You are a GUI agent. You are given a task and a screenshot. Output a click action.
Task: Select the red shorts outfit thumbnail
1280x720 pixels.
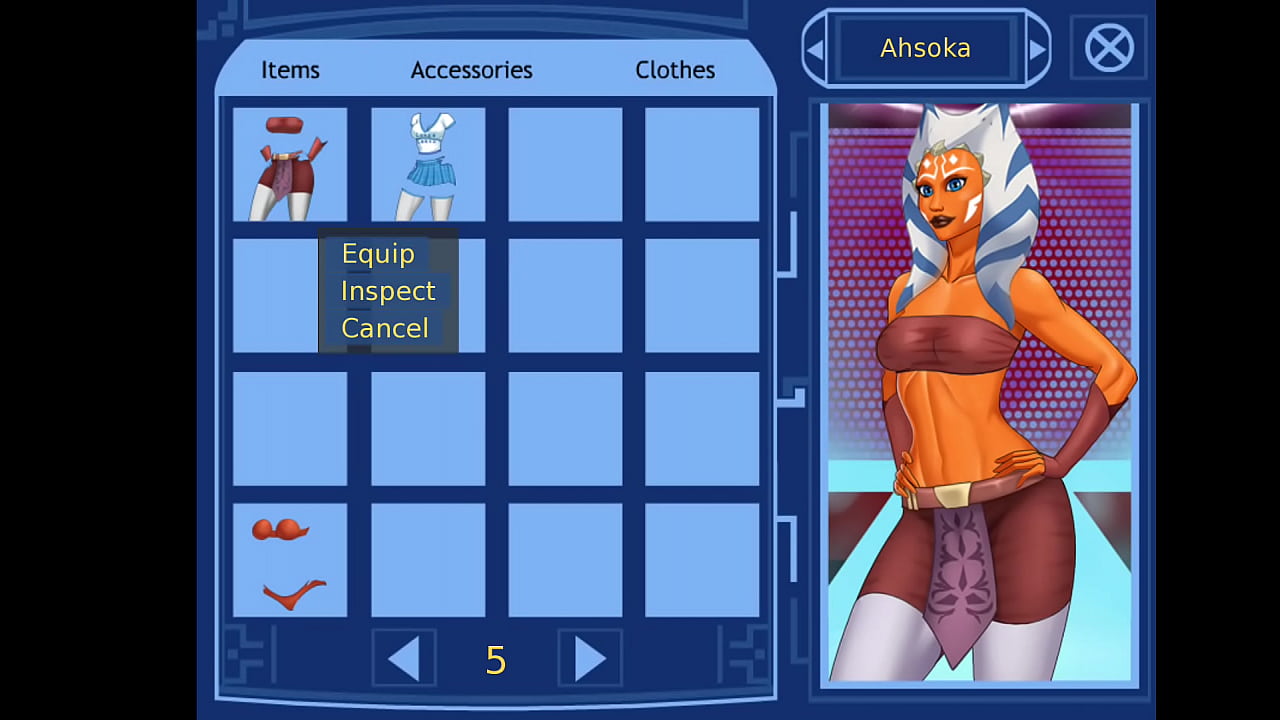290,165
